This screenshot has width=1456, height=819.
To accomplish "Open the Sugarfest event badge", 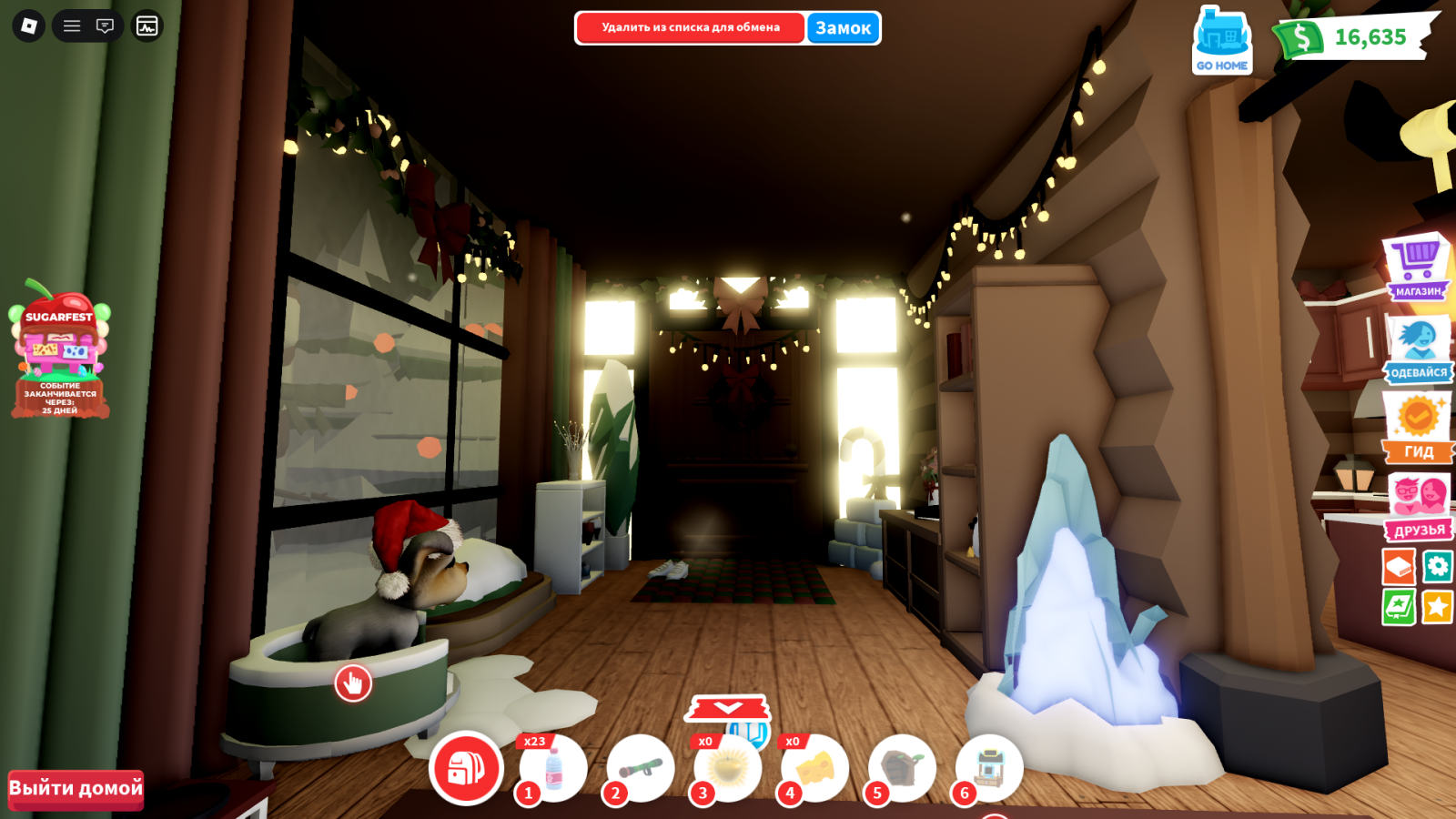I will tap(60, 350).
